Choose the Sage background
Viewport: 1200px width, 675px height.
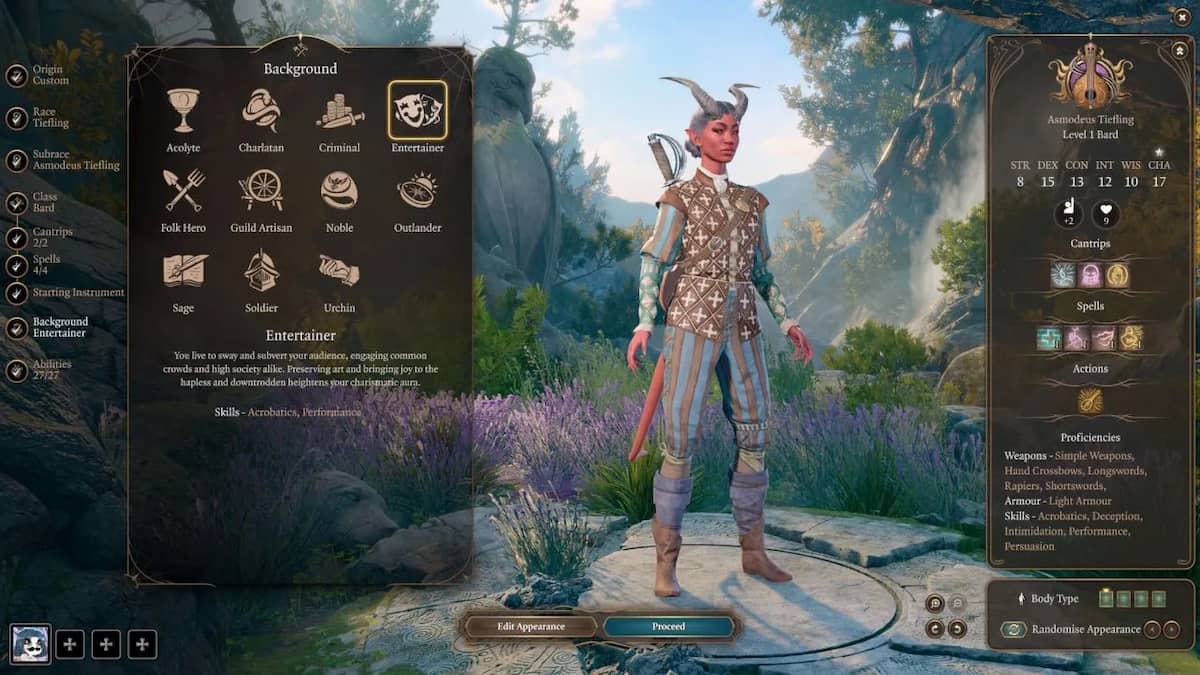tap(184, 271)
